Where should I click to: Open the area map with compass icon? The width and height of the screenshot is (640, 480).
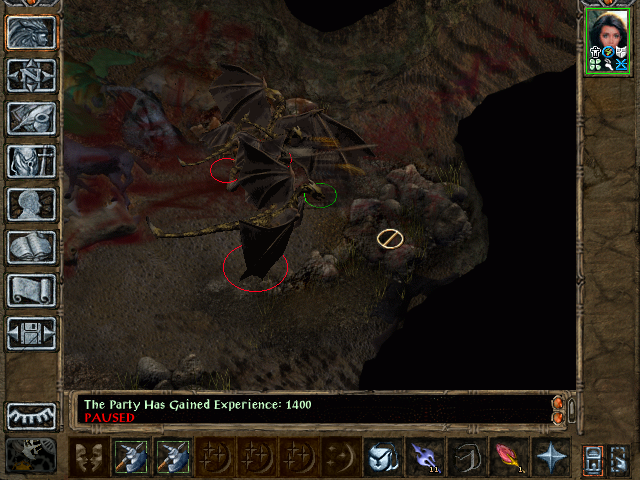[x=31, y=75]
